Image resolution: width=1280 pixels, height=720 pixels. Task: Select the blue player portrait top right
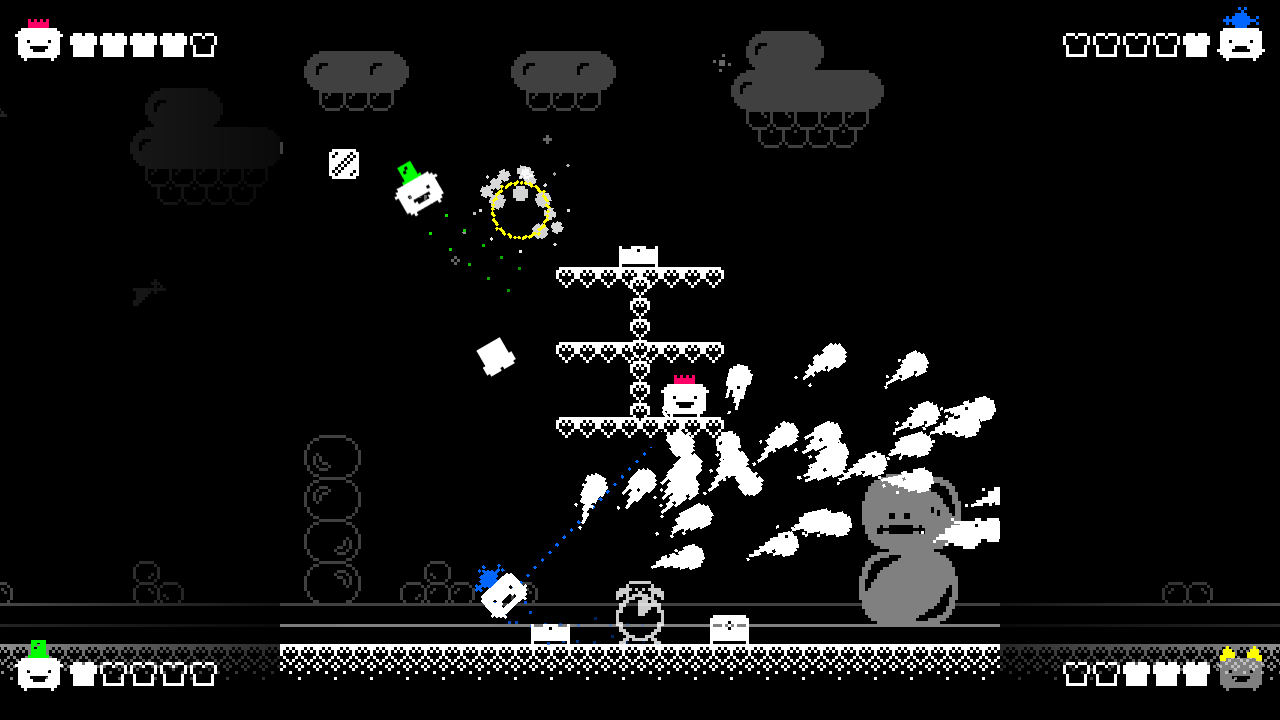click(1241, 42)
